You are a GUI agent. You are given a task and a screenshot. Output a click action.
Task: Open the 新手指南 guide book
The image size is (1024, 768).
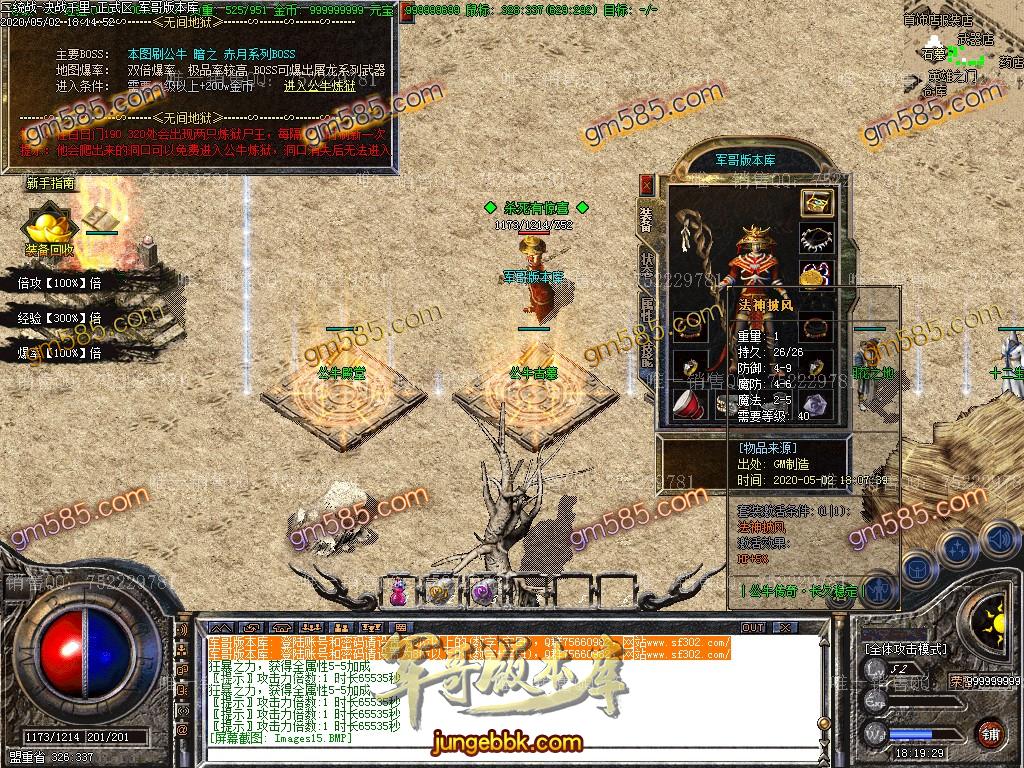[x=97, y=217]
